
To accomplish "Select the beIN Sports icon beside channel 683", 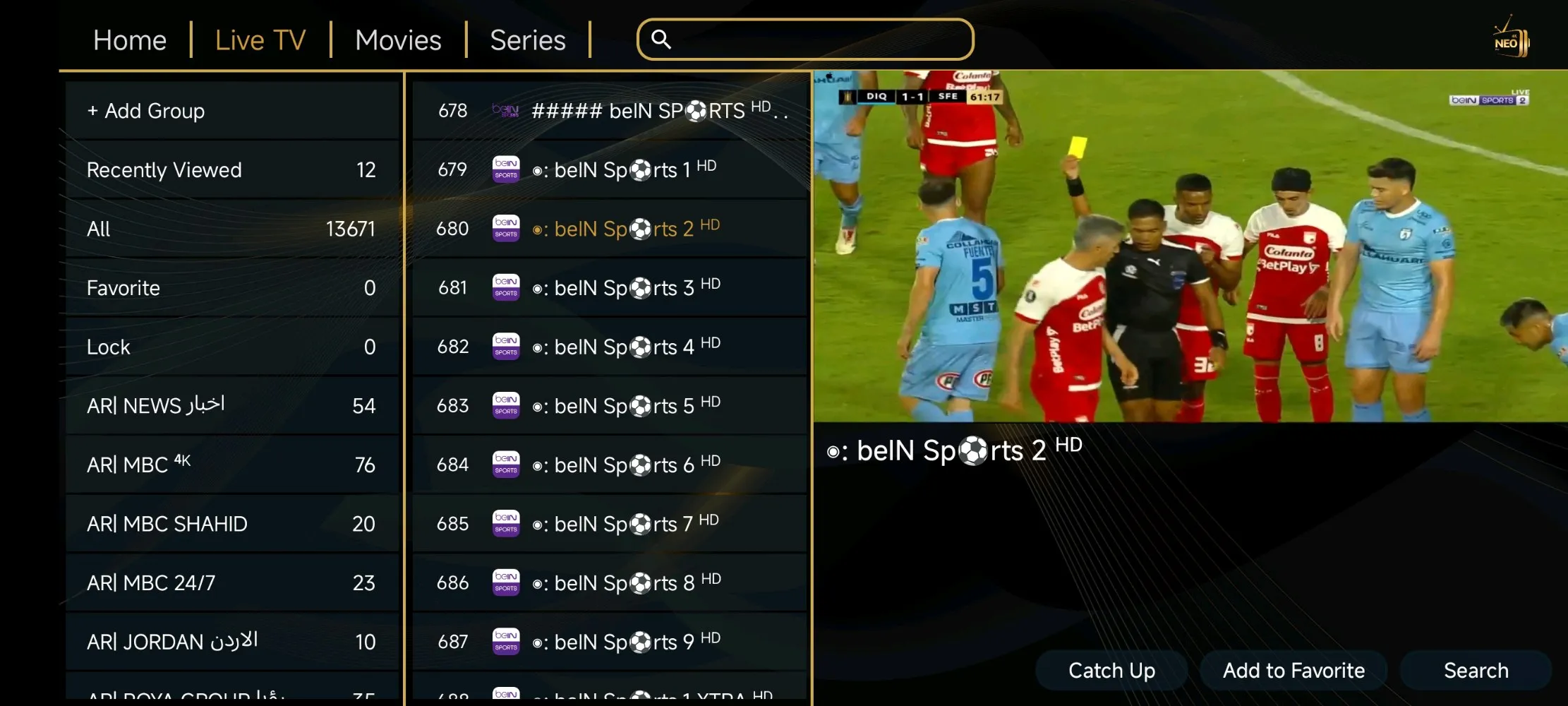I will [506, 406].
